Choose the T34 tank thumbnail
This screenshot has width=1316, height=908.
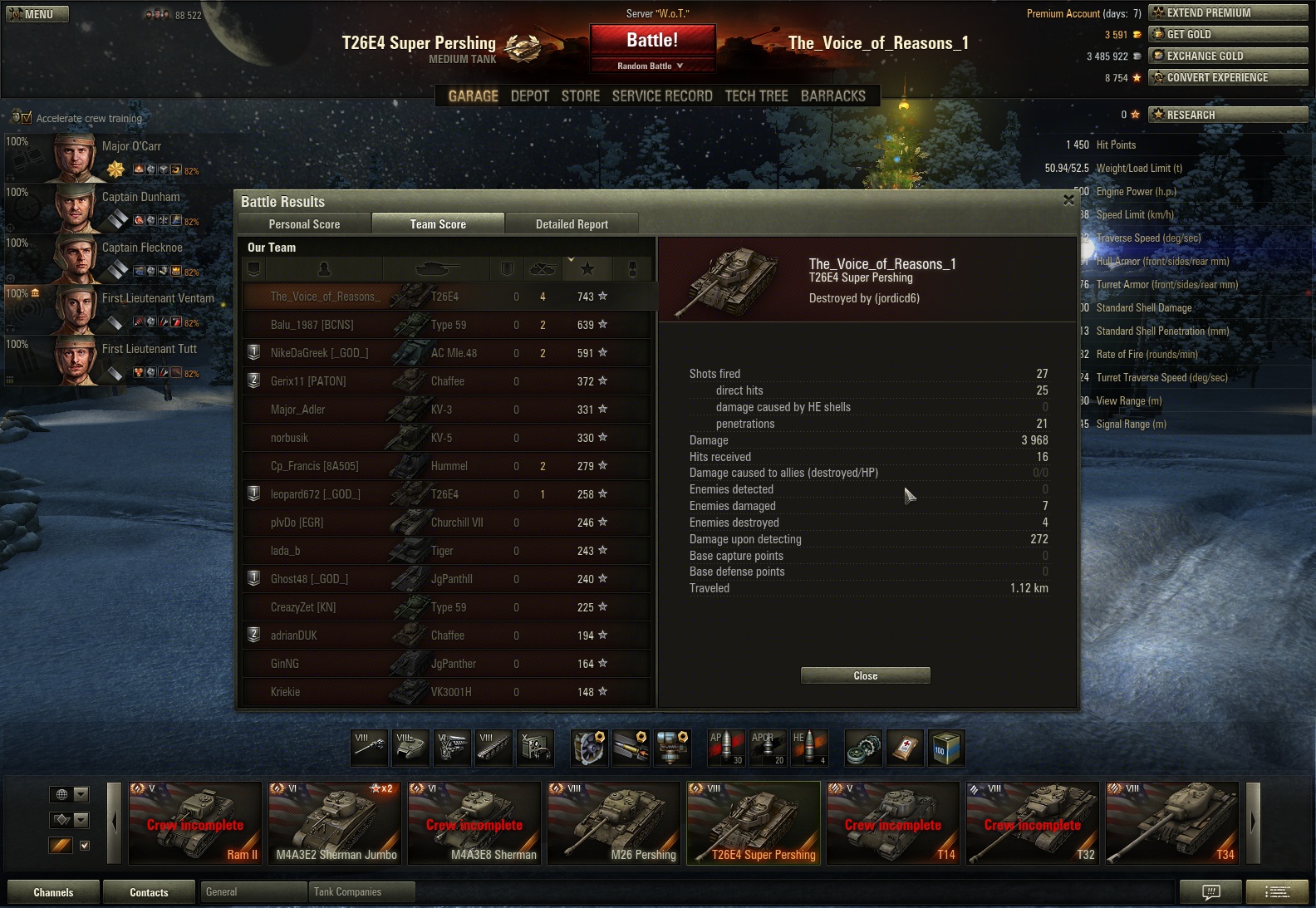click(1172, 823)
